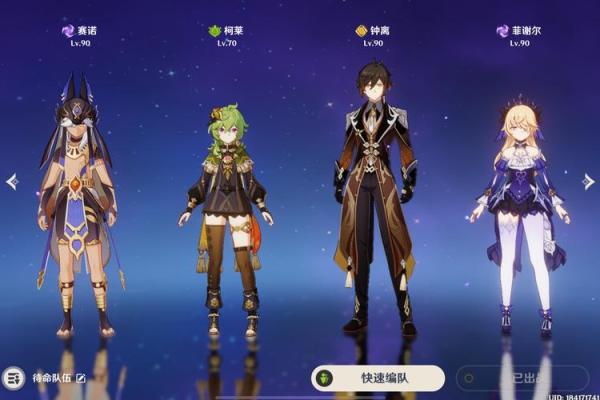Go to the previous party with left arrow

12,182
